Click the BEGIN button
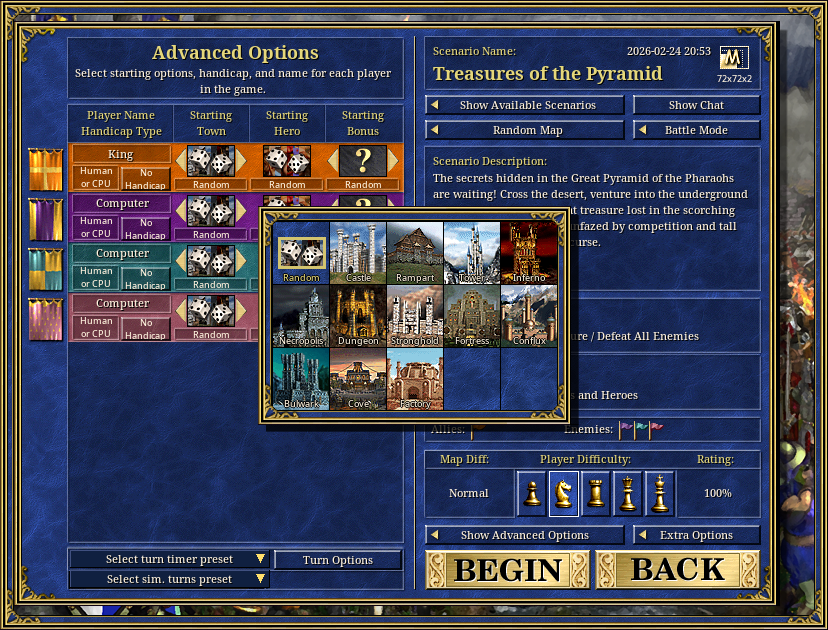Screen dimensions: 828x630 click(x=508, y=569)
